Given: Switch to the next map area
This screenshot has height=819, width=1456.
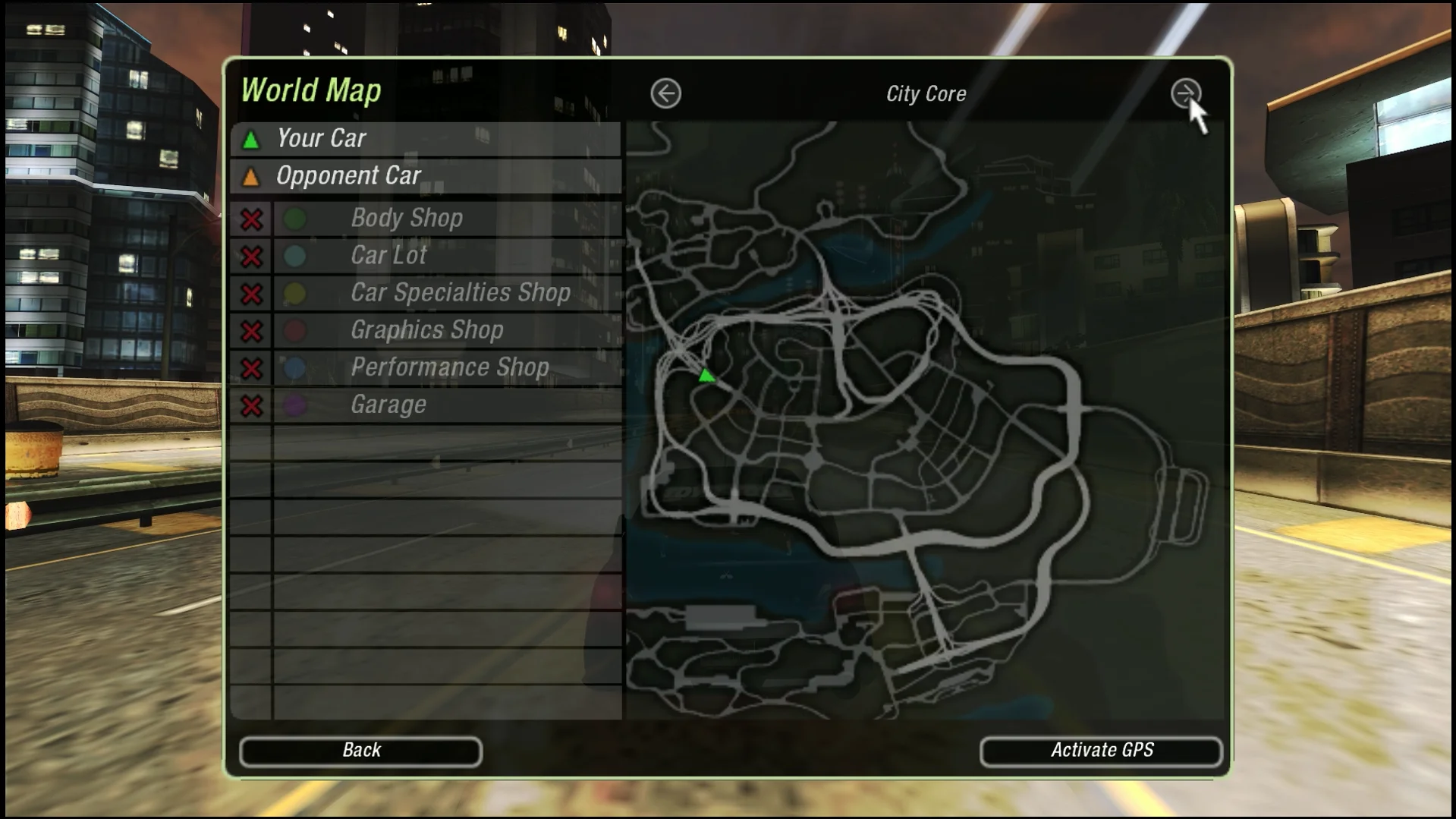Looking at the screenshot, I should coord(1185,94).
